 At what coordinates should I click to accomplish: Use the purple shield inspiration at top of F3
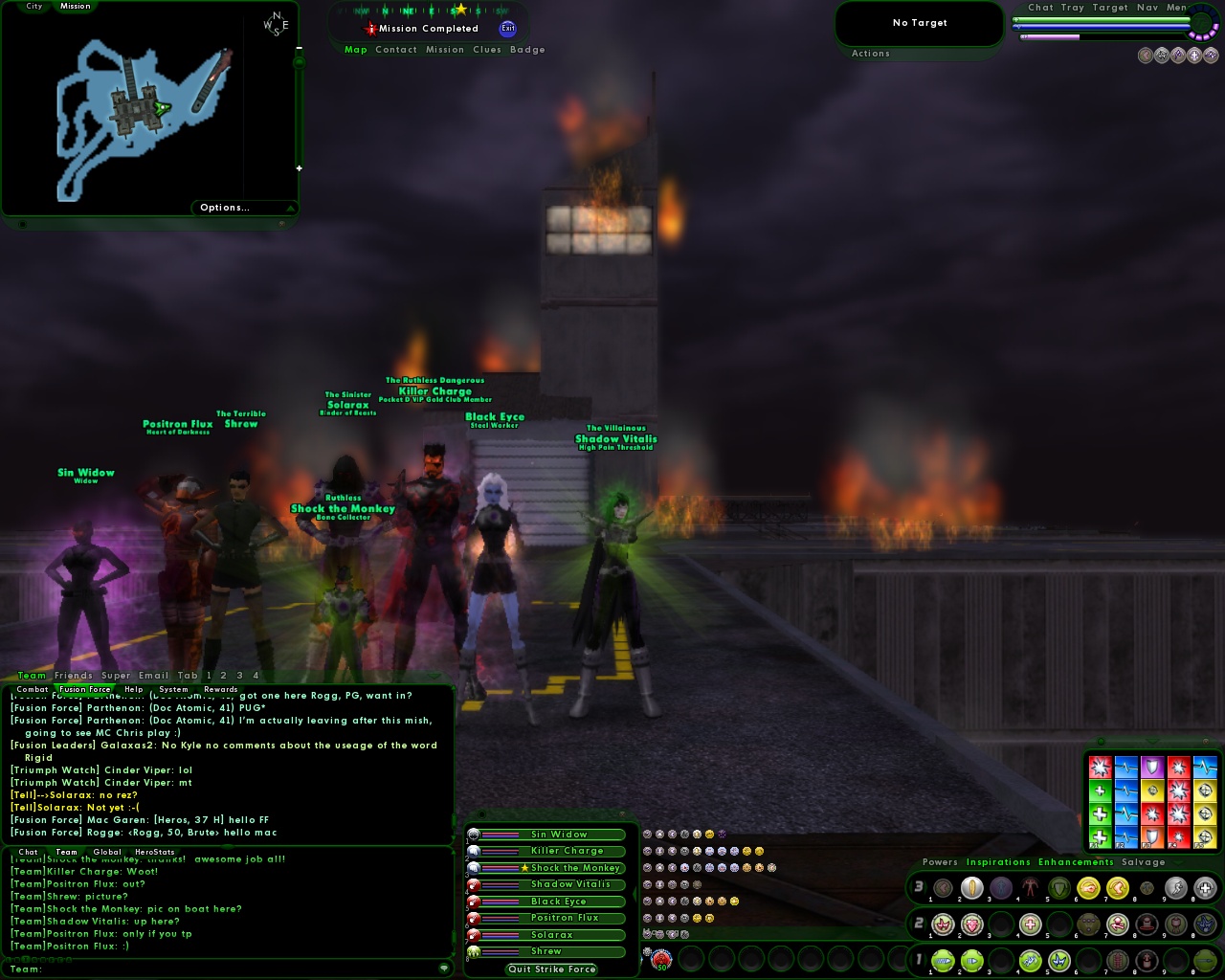click(x=1152, y=768)
